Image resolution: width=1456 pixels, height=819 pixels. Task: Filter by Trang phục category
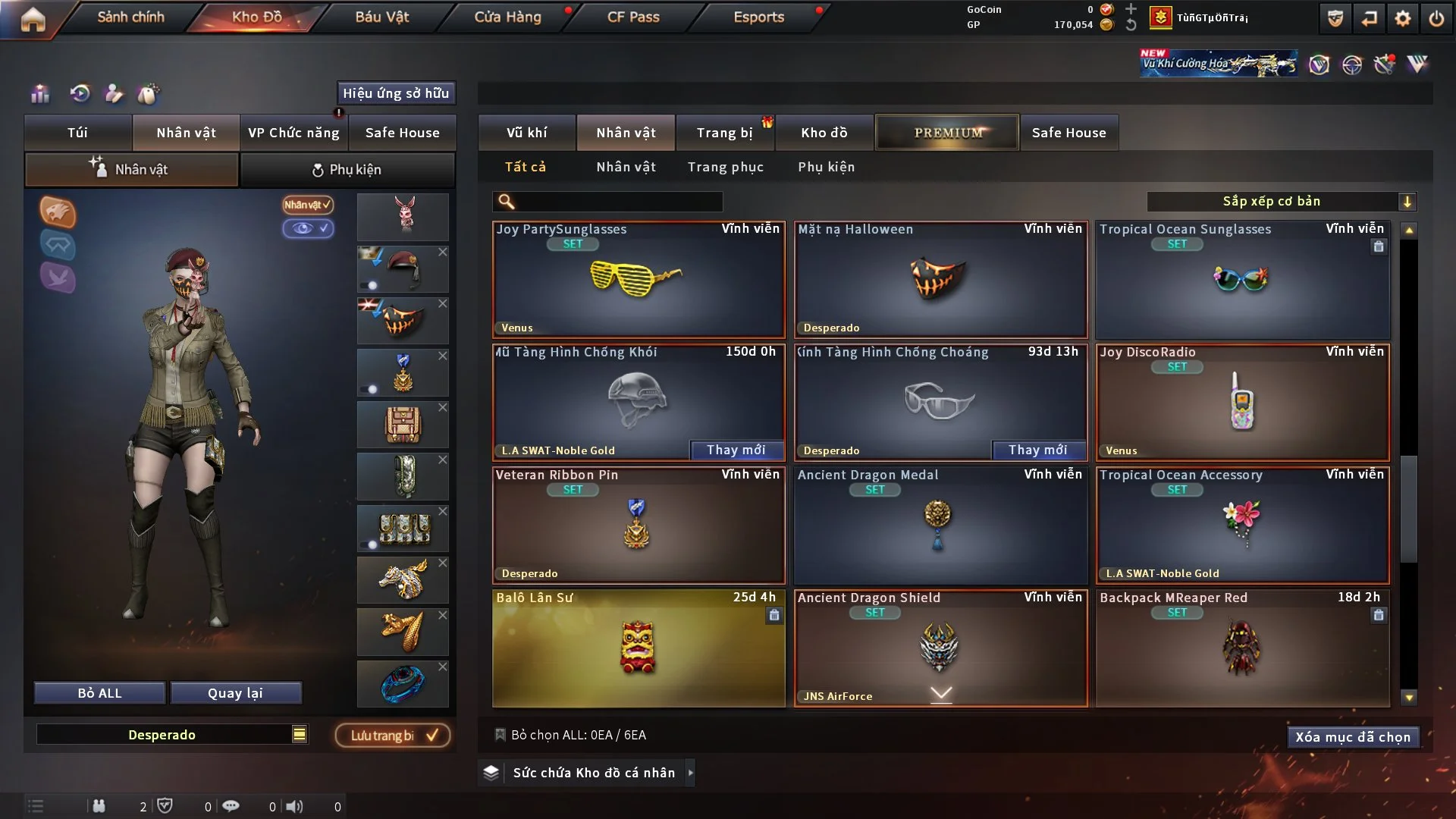click(x=725, y=167)
